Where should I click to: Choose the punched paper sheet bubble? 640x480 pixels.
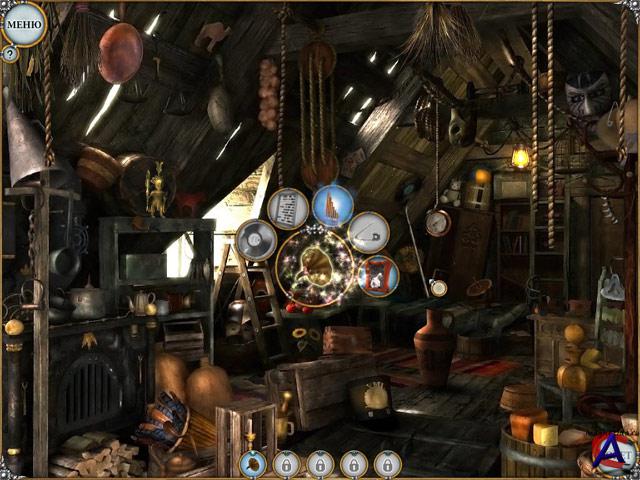point(288,208)
